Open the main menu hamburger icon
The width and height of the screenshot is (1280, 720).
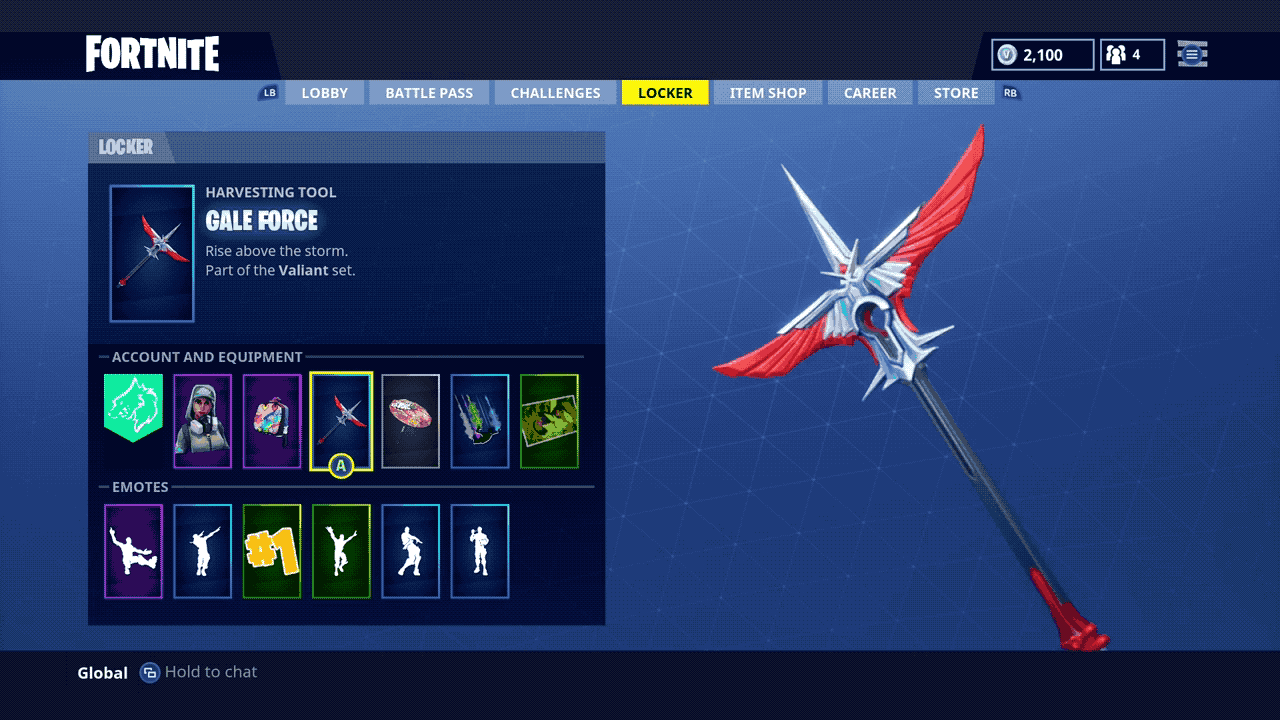tap(1192, 55)
